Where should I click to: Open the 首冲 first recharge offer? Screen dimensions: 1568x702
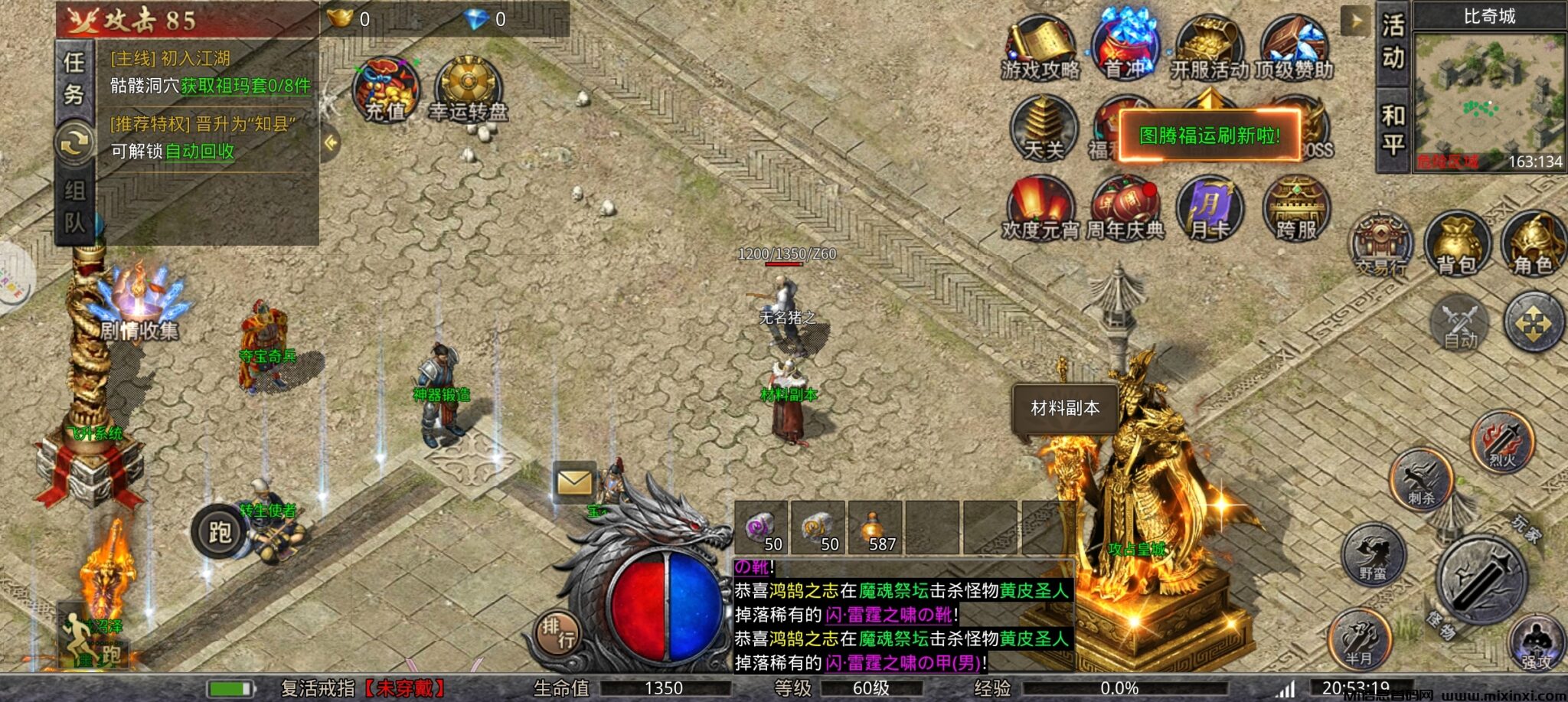[x=1124, y=47]
